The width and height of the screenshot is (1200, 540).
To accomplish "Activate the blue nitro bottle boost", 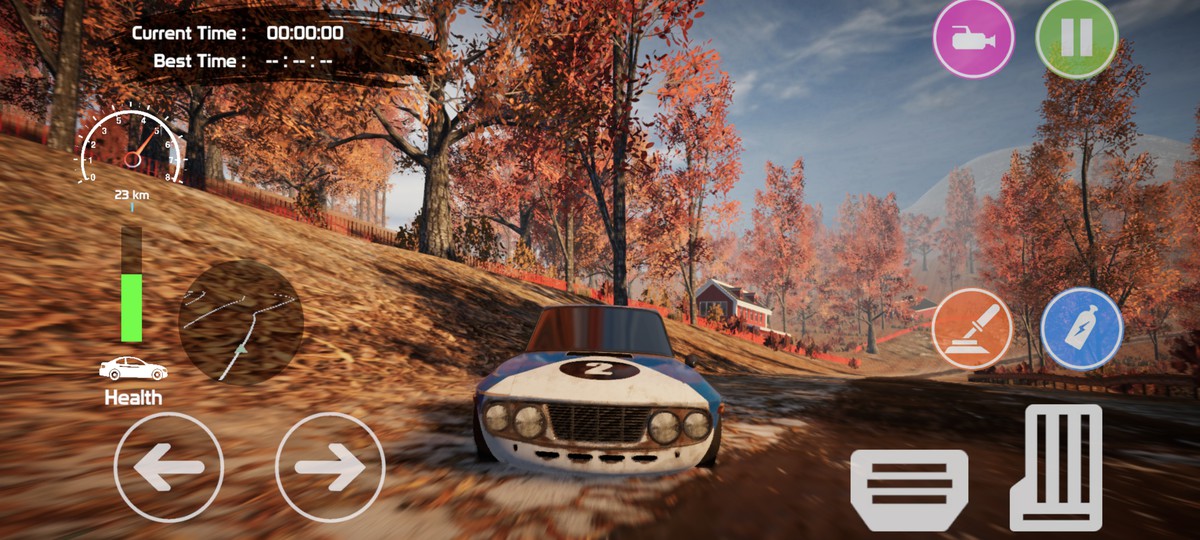I will click(x=1081, y=329).
